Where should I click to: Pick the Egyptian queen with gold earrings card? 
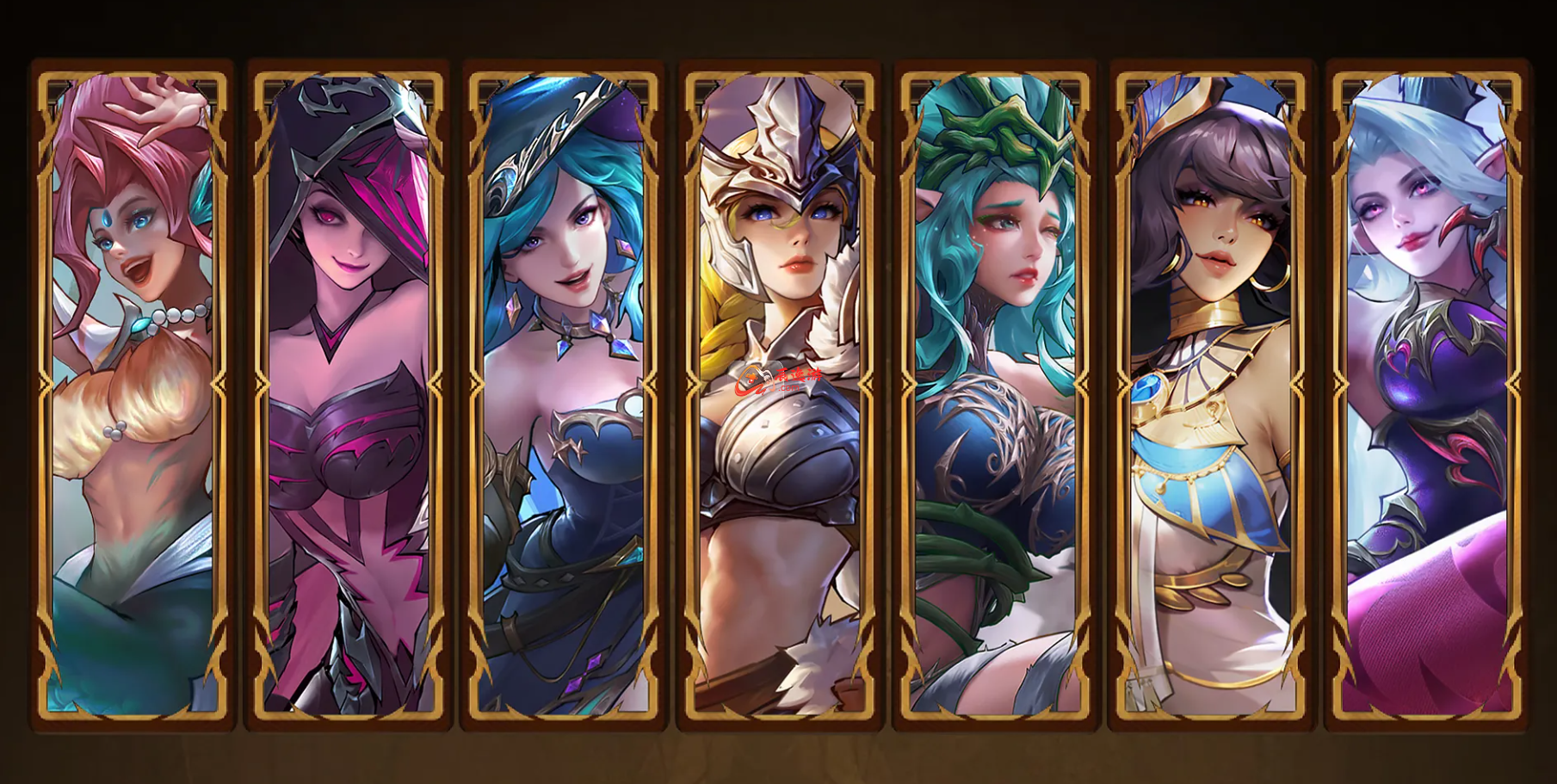[1212, 396]
